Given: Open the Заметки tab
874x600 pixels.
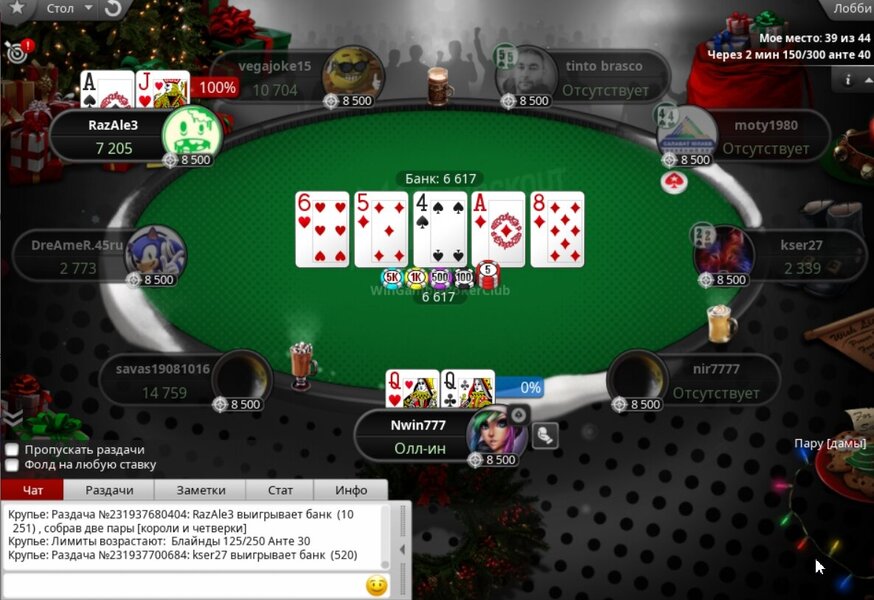Looking at the screenshot, I should tap(201, 490).
